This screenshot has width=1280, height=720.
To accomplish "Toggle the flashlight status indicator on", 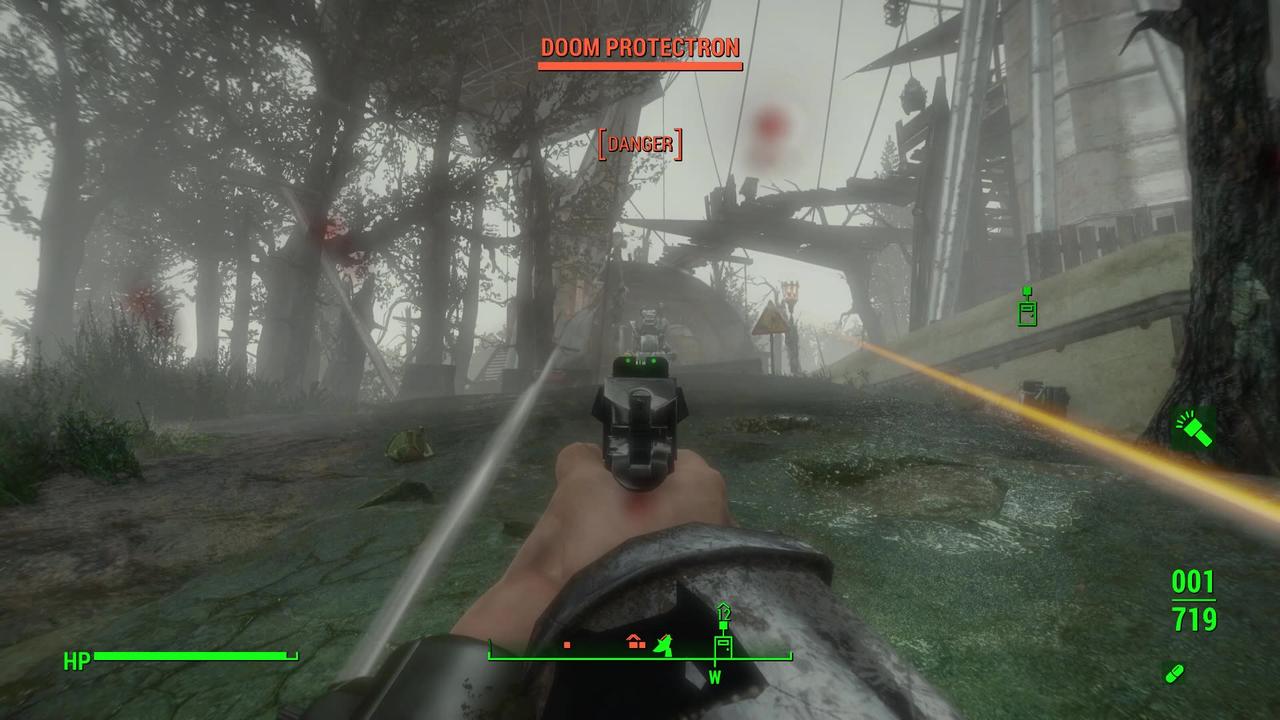I will tap(1194, 430).
